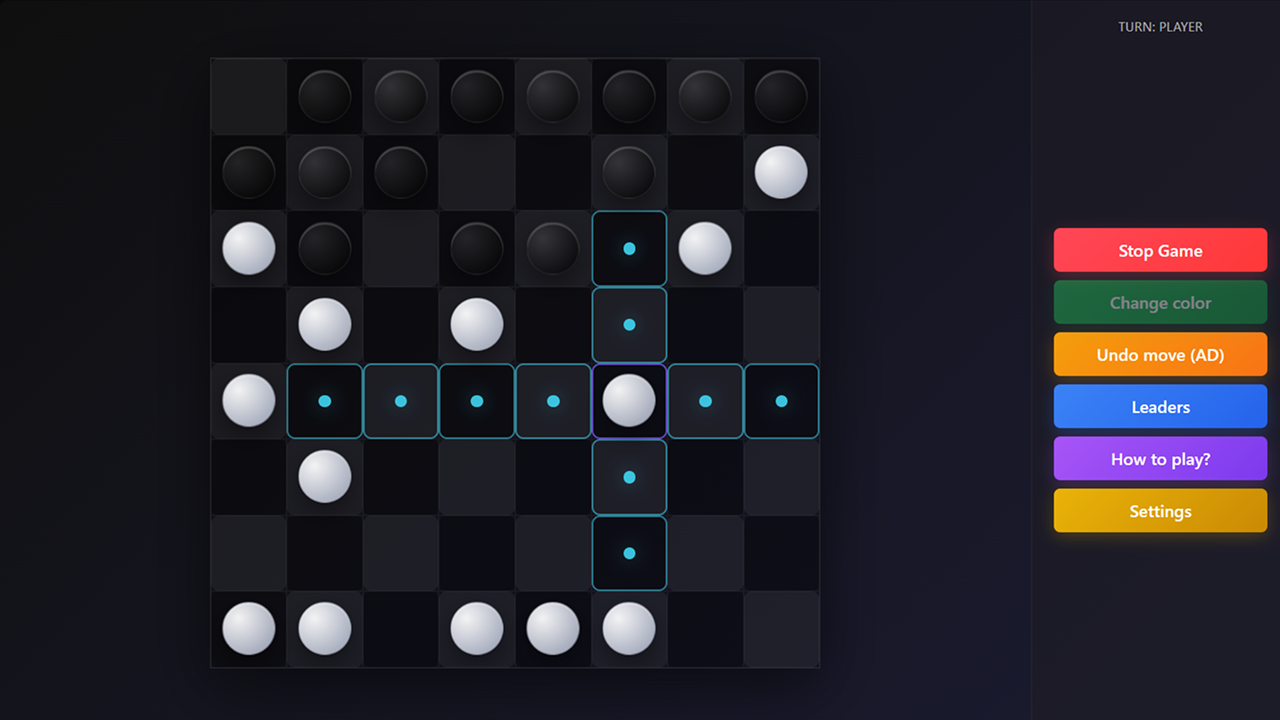Screen dimensions: 1280x720
Task: Select the white piece in the top-right row
Action: click(x=781, y=172)
